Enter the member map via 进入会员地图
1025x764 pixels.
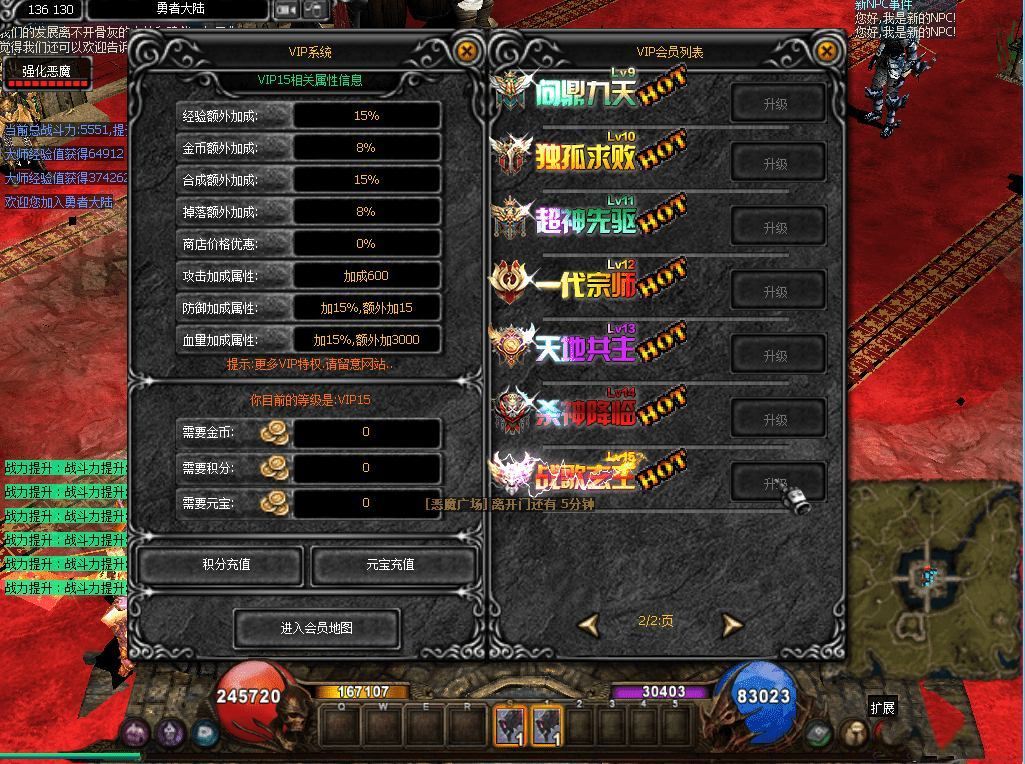[316, 628]
